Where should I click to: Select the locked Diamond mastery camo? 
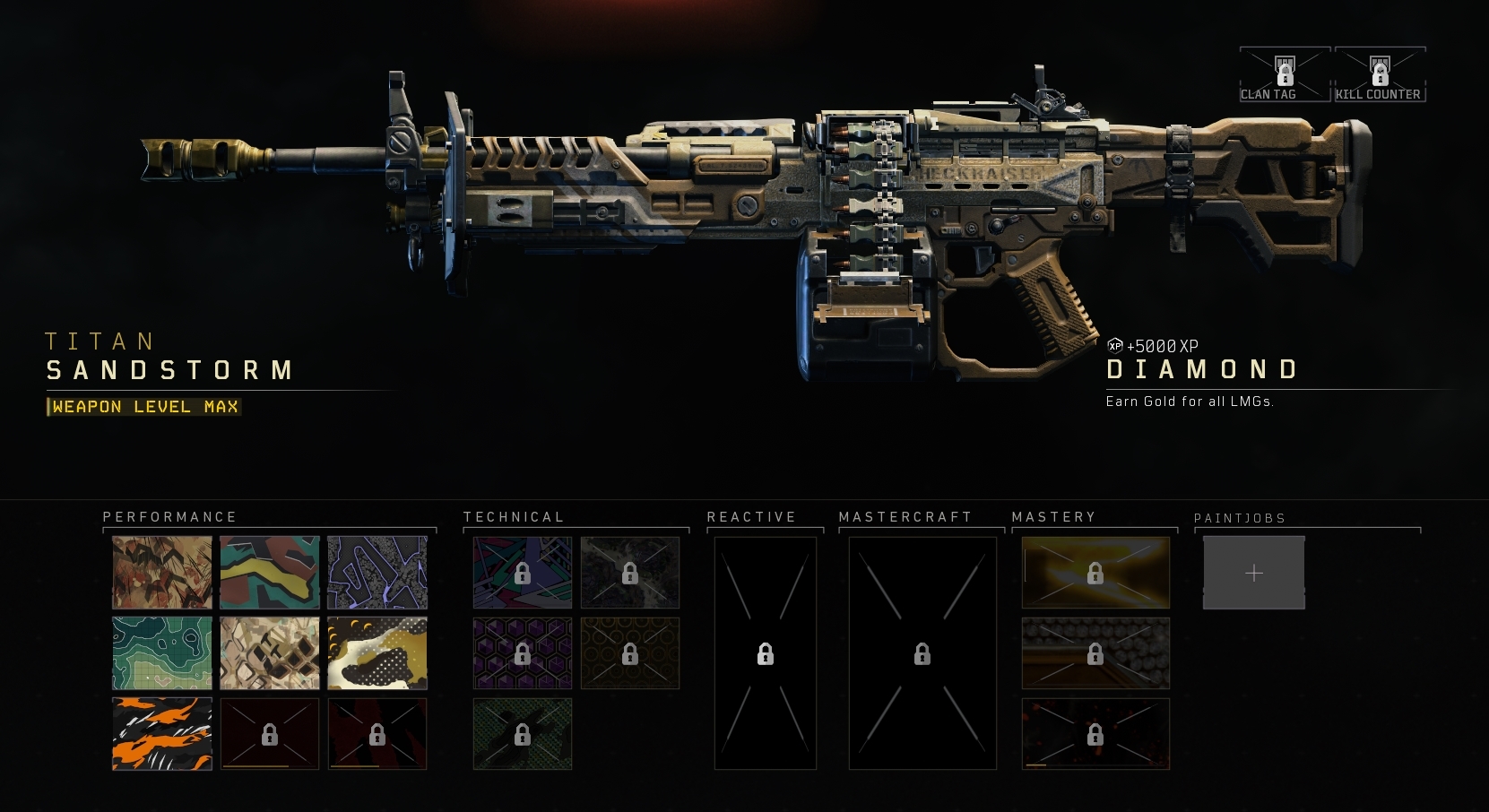tap(1095, 653)
